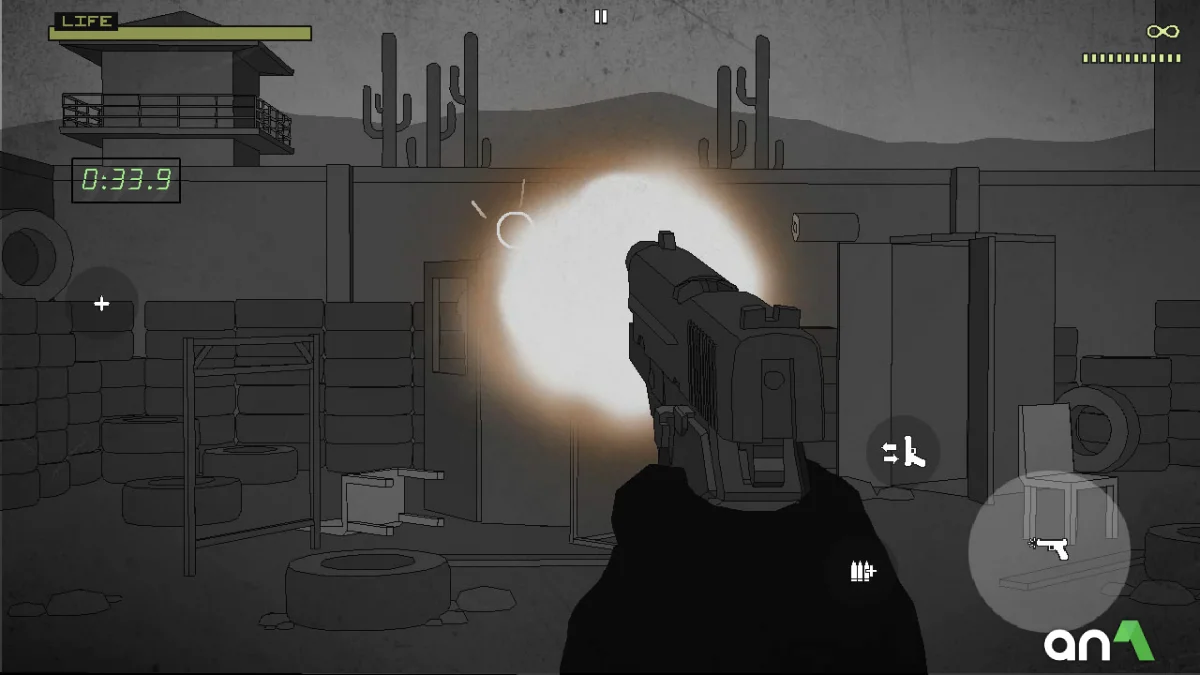The image size is (1200, 675).
Task: Touch the movement joystick crosshair pad
Action: pyautogui.click(x=101, y=303)
